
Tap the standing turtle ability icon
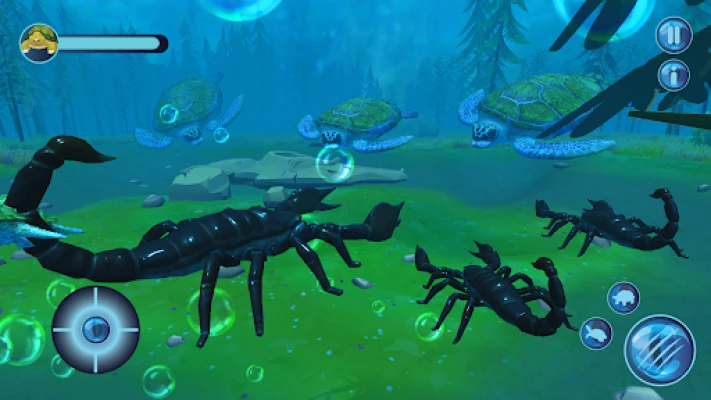[x=624, y=297]
